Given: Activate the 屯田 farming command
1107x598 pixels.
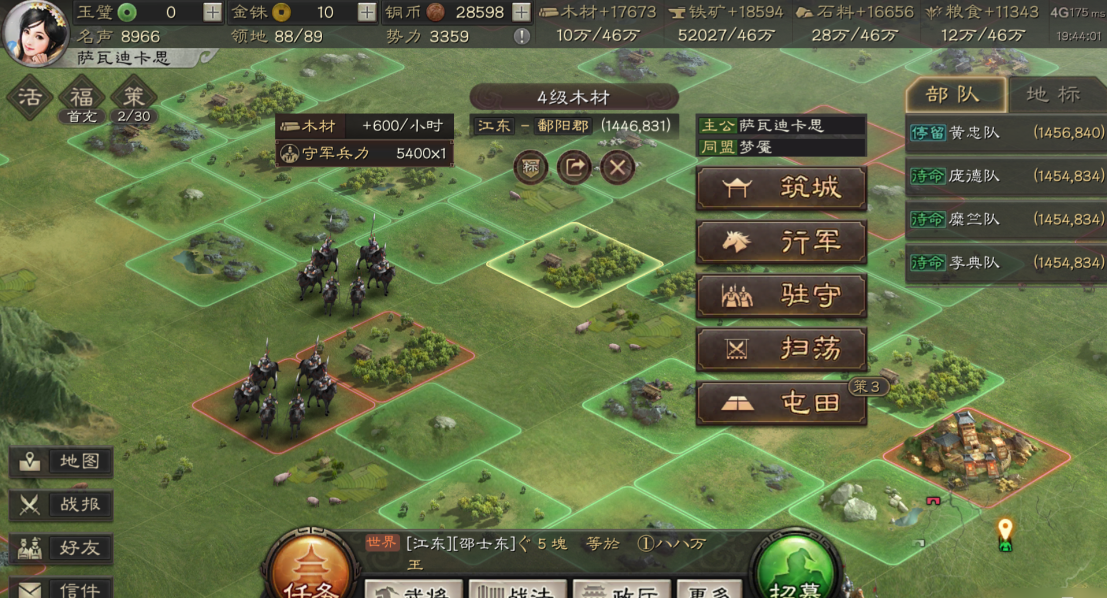Looking at the screenshot, I should pyautogui.click(x=781, y=403).
